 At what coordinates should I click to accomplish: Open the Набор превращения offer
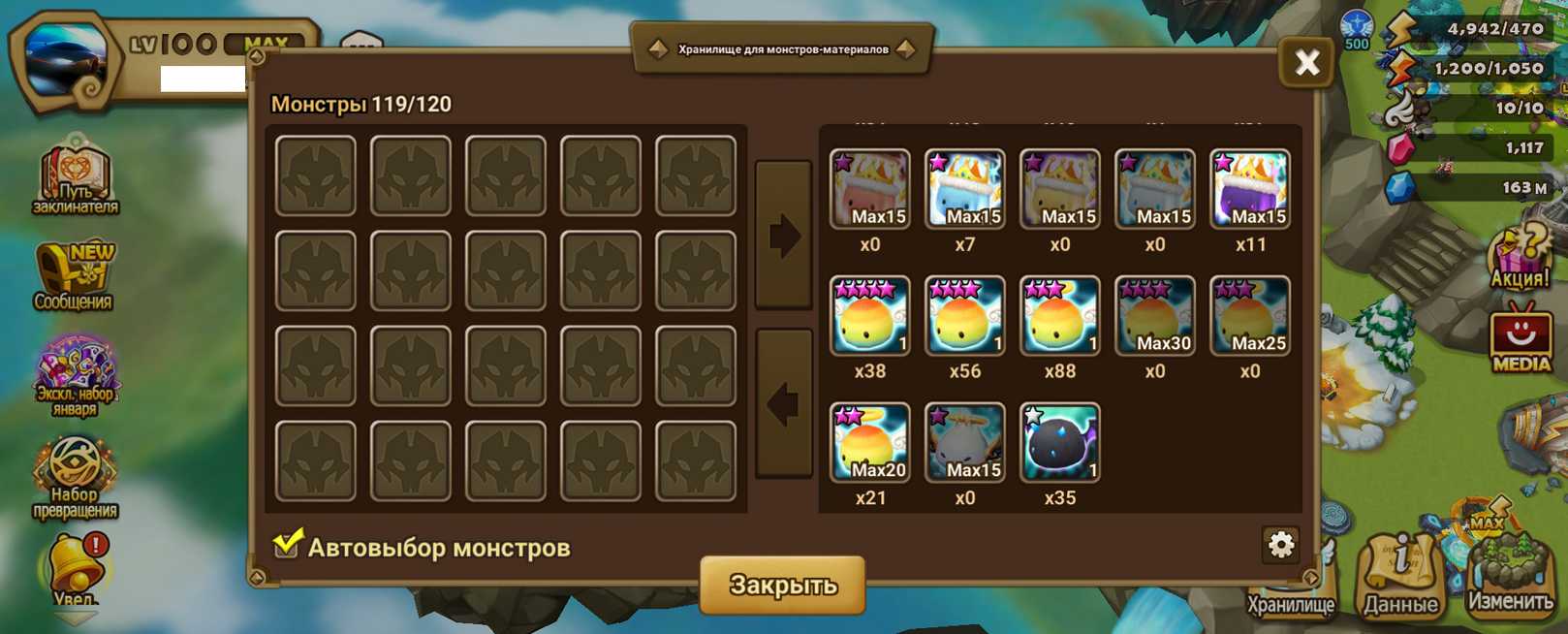click(x=76, y=477)
